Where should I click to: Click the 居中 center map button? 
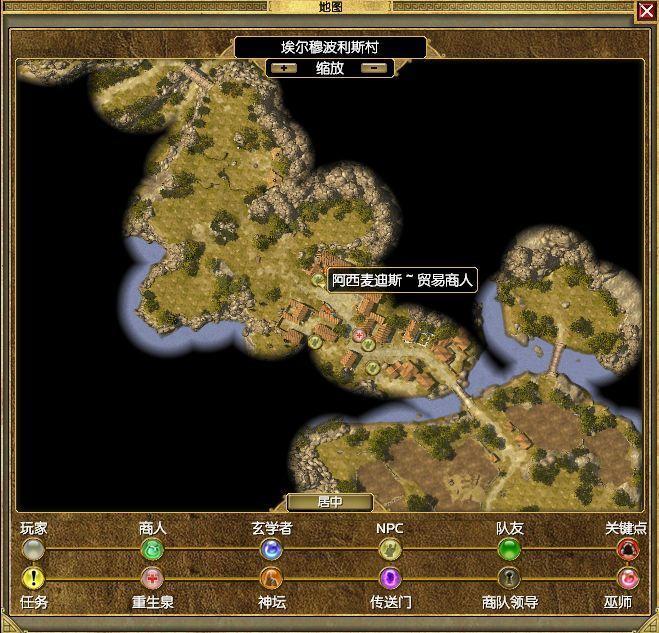pos(329,502)
